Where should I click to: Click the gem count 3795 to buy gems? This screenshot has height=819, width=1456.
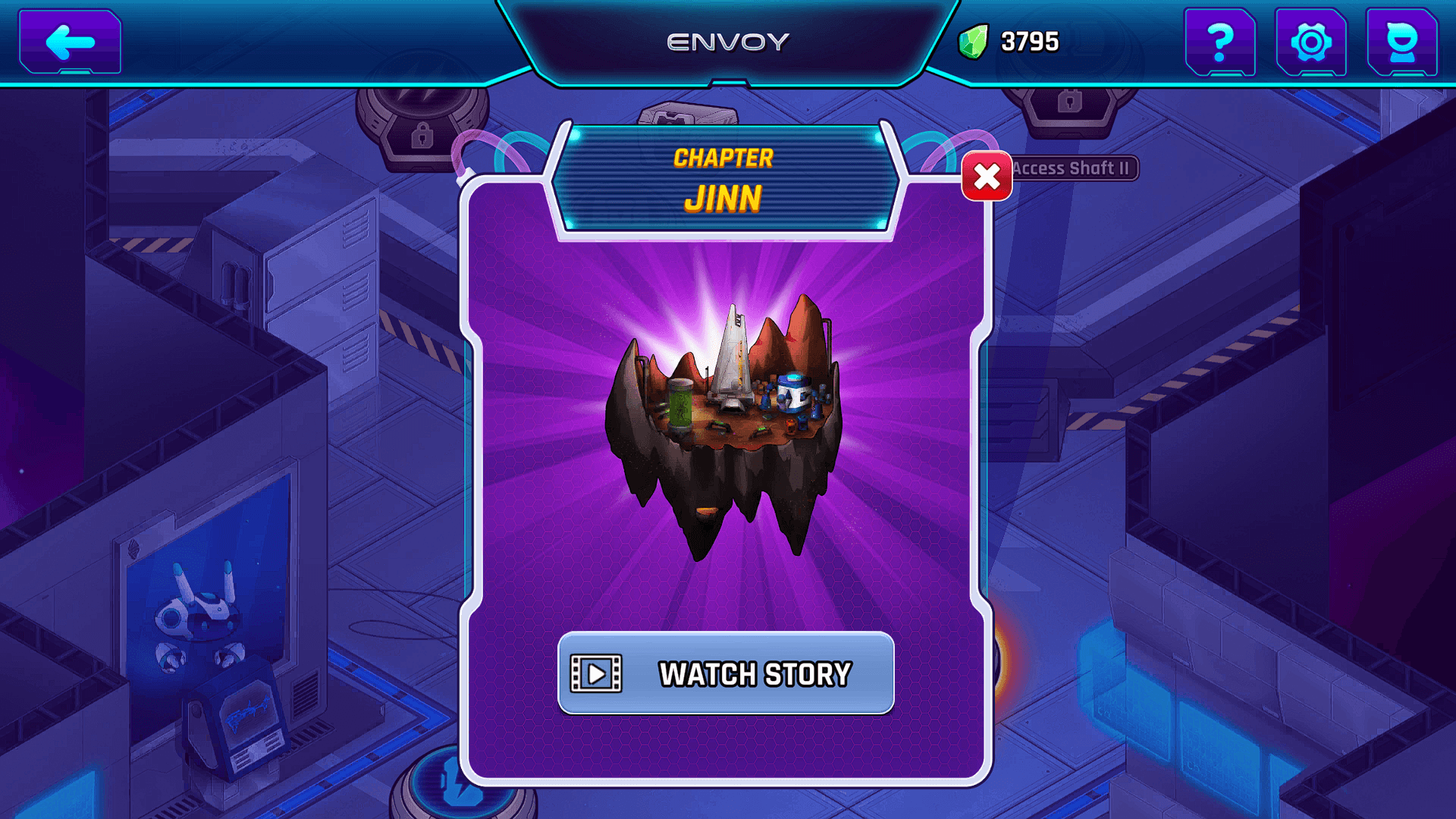(1028, 42)
